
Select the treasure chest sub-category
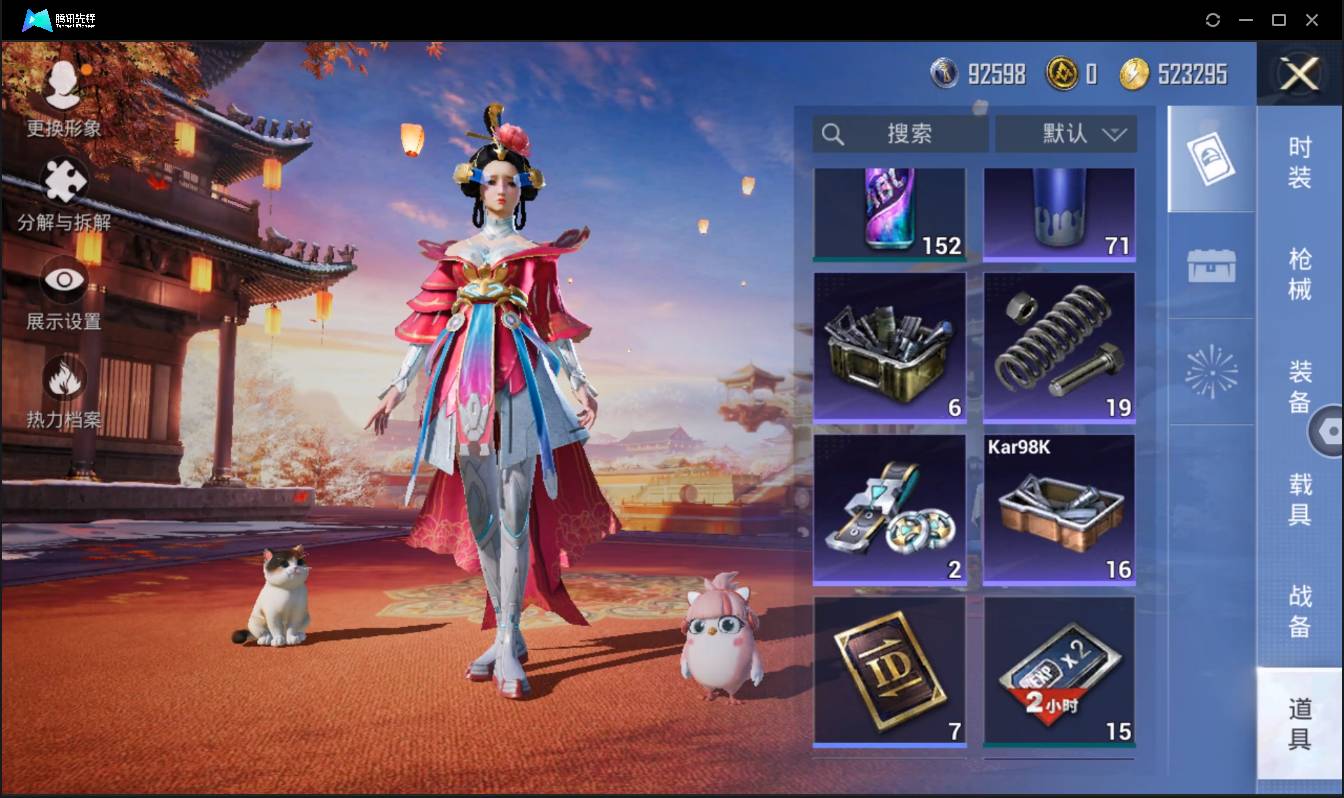click(x=1211, y=266)
